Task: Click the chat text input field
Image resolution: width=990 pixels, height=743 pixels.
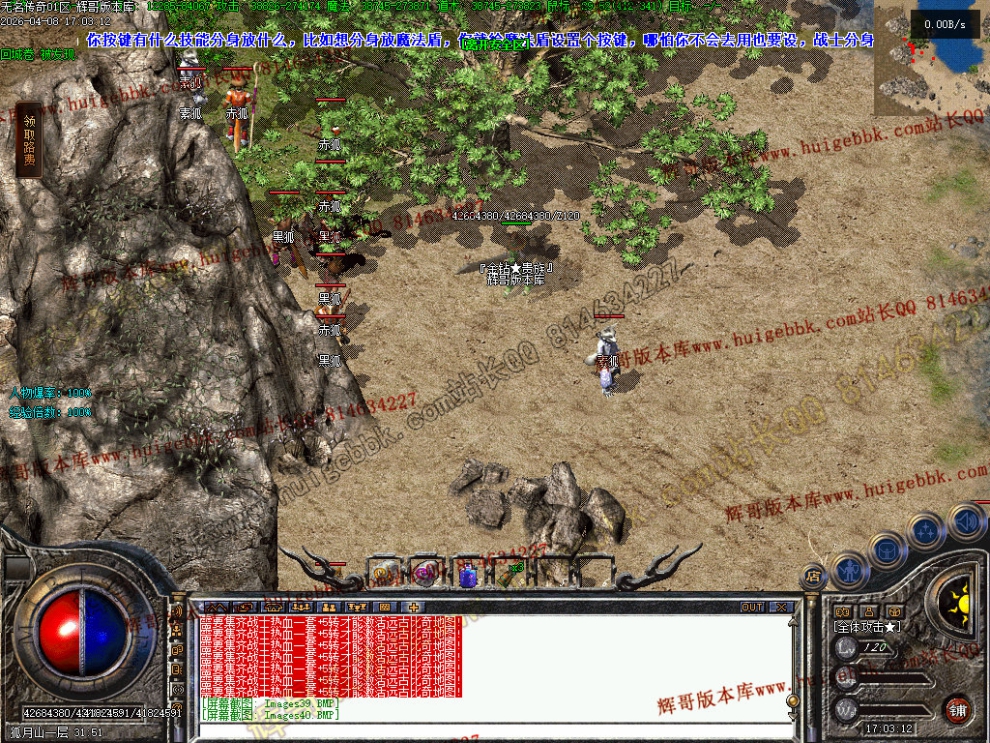Action: 490,730
